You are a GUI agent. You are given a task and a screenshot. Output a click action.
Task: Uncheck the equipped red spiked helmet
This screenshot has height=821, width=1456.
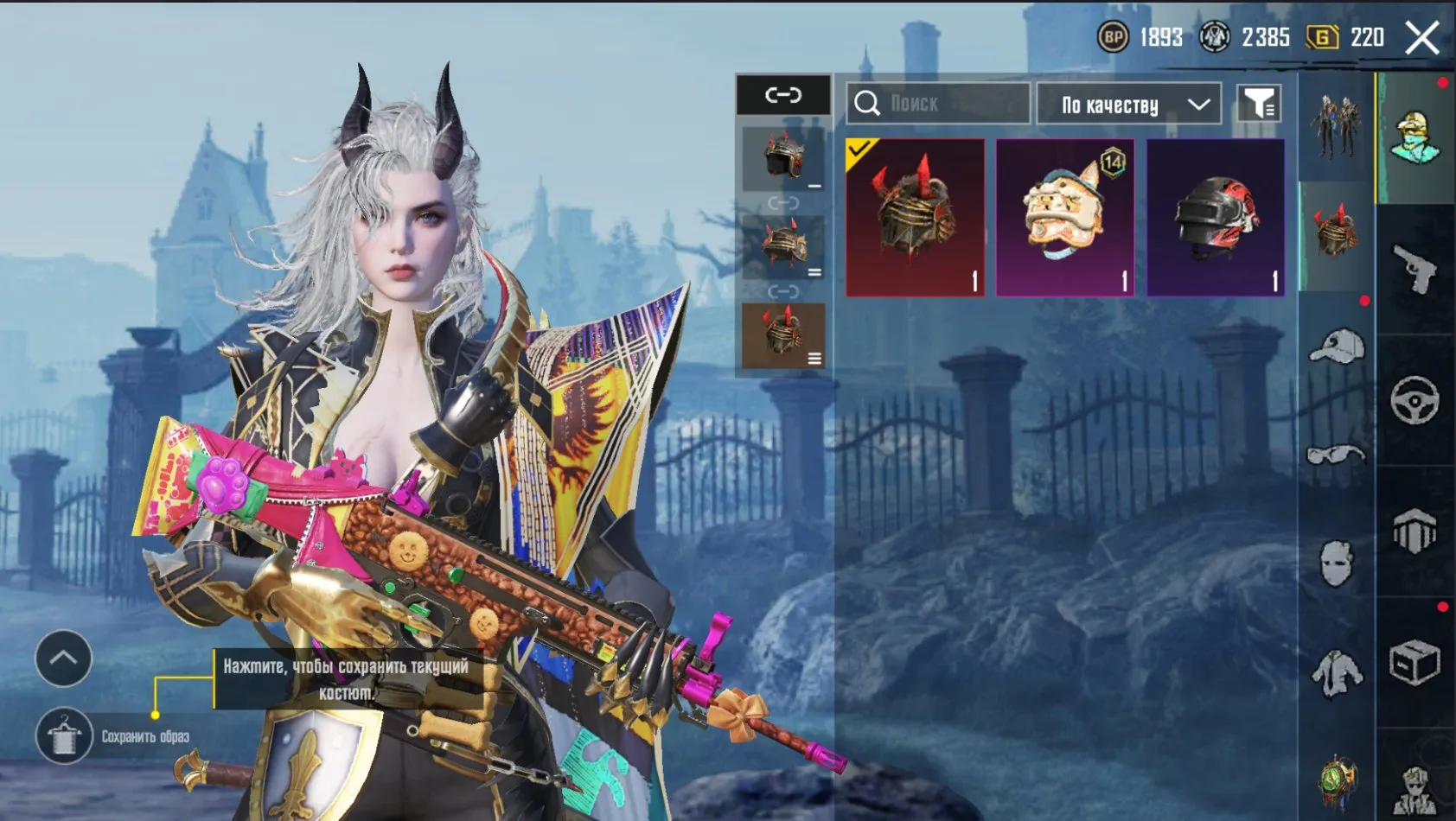(859, 150)
